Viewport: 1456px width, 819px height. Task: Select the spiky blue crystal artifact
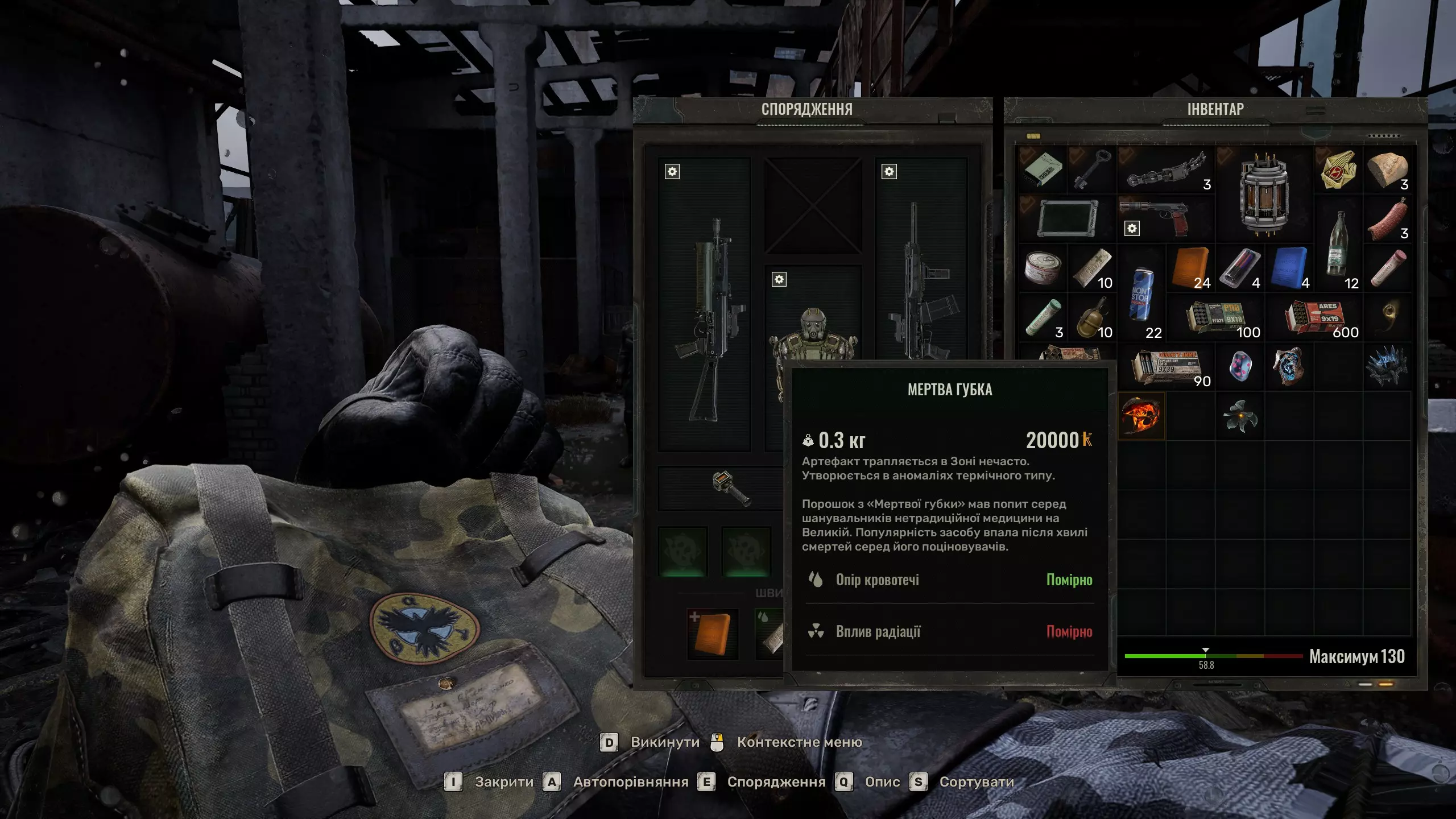point(1387,367)
